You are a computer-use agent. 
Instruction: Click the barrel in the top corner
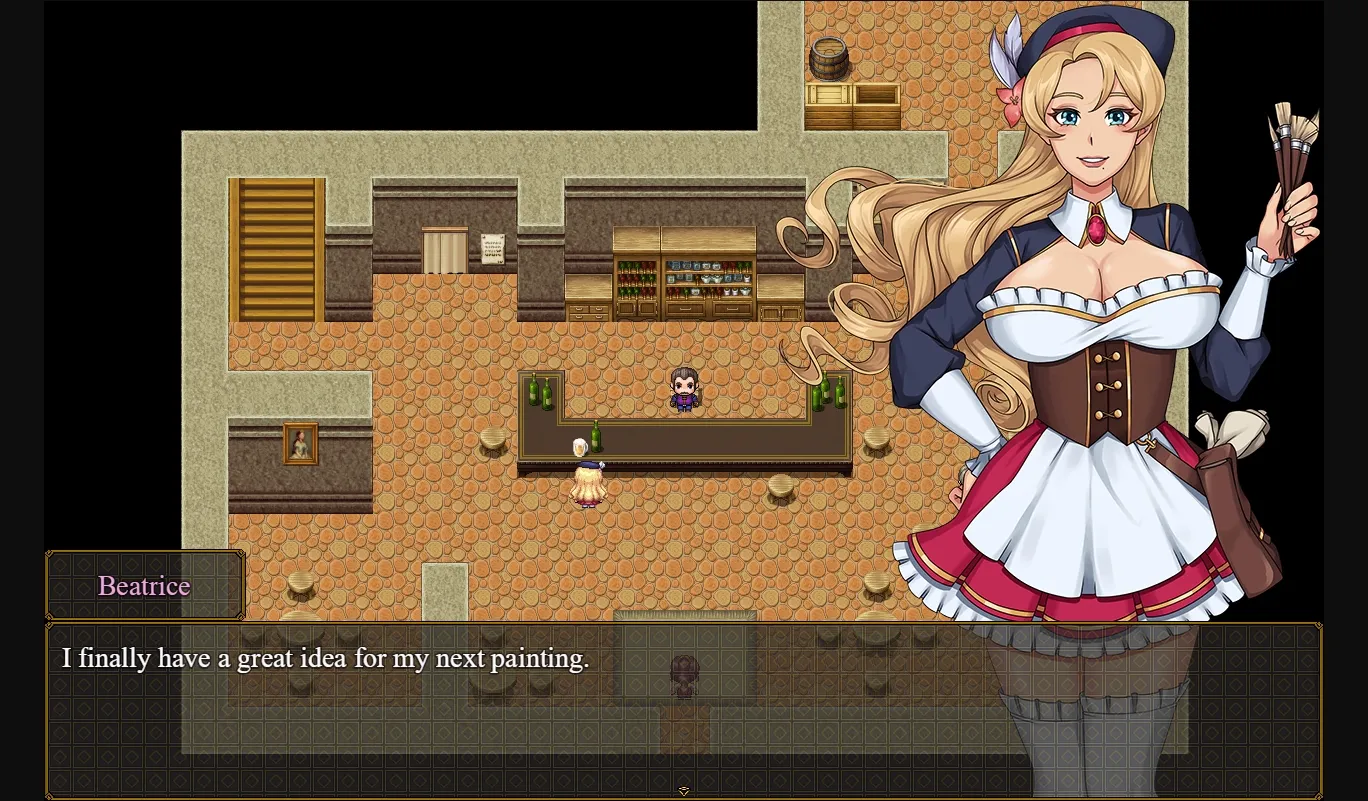828,60
